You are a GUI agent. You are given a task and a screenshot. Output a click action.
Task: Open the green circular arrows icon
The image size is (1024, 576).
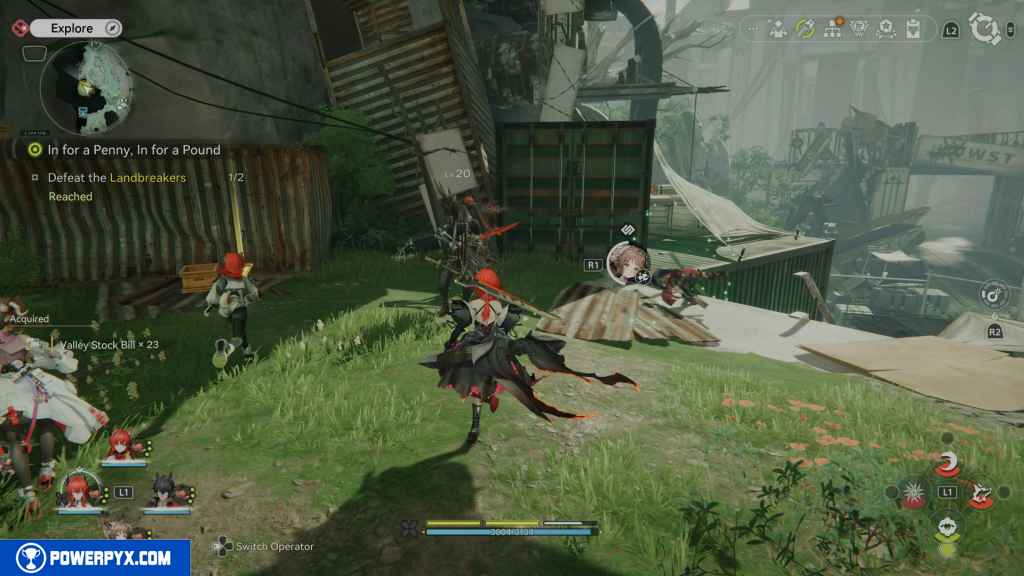(x=804, y=29)
